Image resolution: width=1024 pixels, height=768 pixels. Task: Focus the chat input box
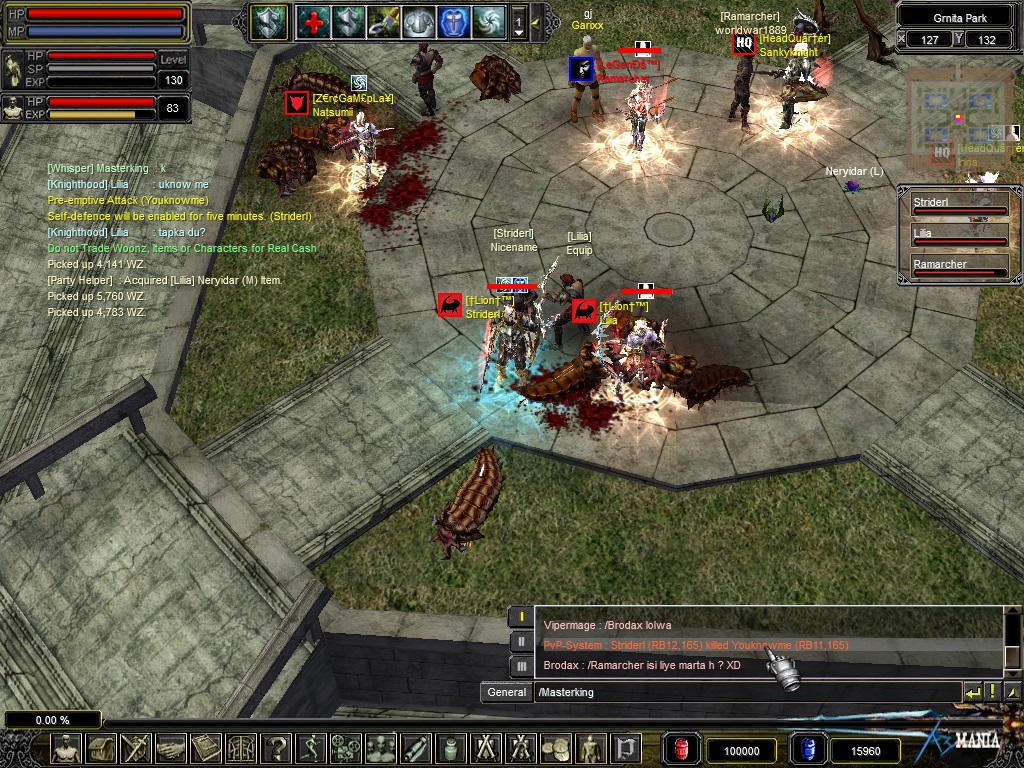click(x=745, y=692)
